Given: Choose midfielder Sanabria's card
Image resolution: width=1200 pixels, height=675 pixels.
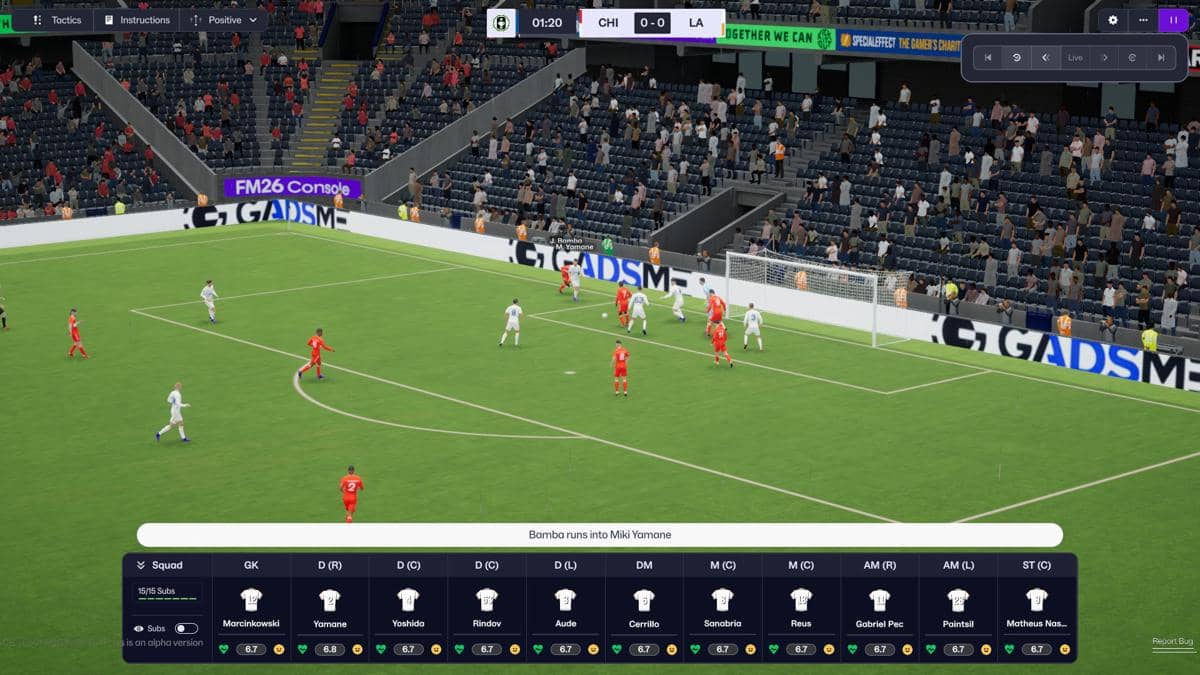Looking at the screenshot, I should (x=722, y=610).
